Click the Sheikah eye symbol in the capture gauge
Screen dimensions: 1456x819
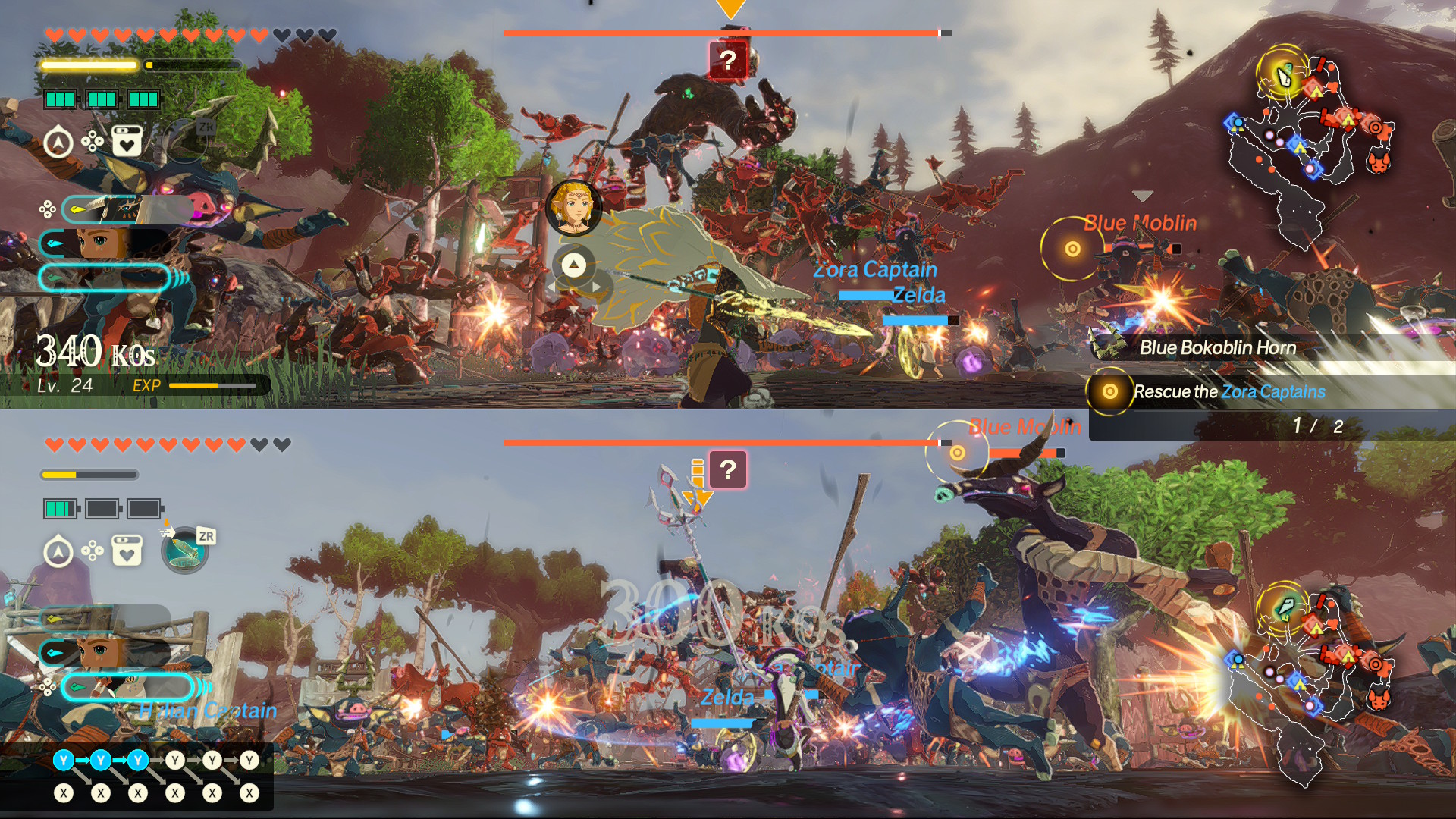126,207
